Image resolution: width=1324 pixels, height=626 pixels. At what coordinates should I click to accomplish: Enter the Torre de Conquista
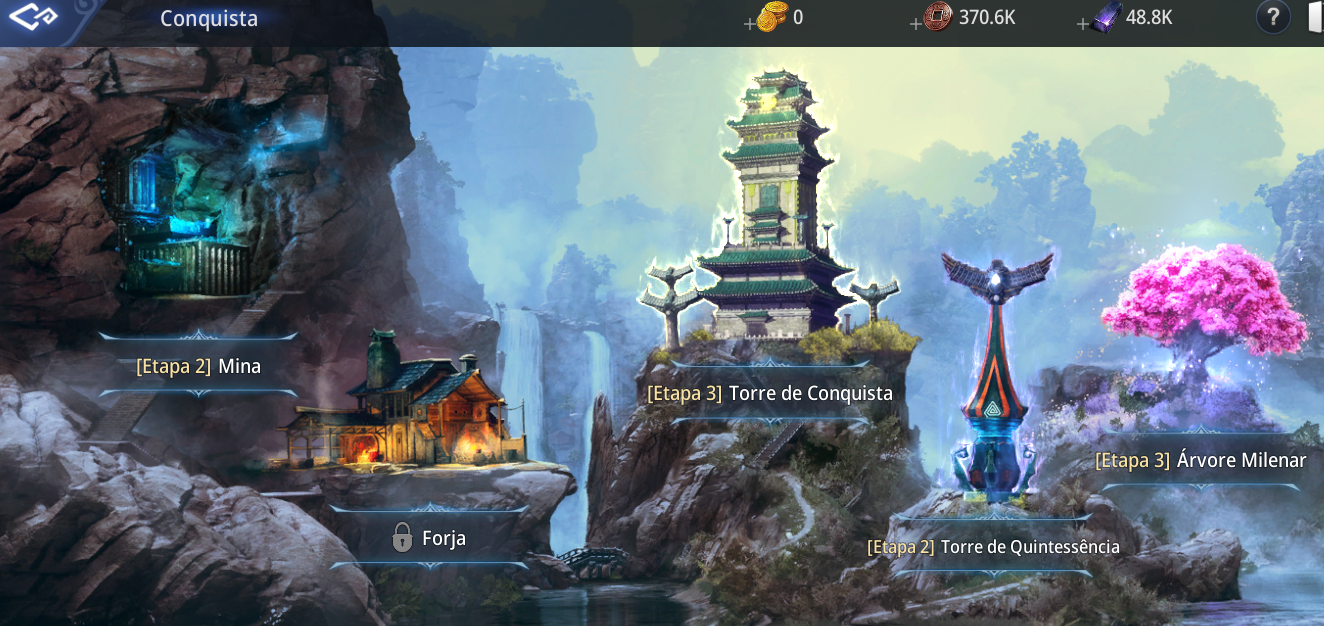point(769,393)
